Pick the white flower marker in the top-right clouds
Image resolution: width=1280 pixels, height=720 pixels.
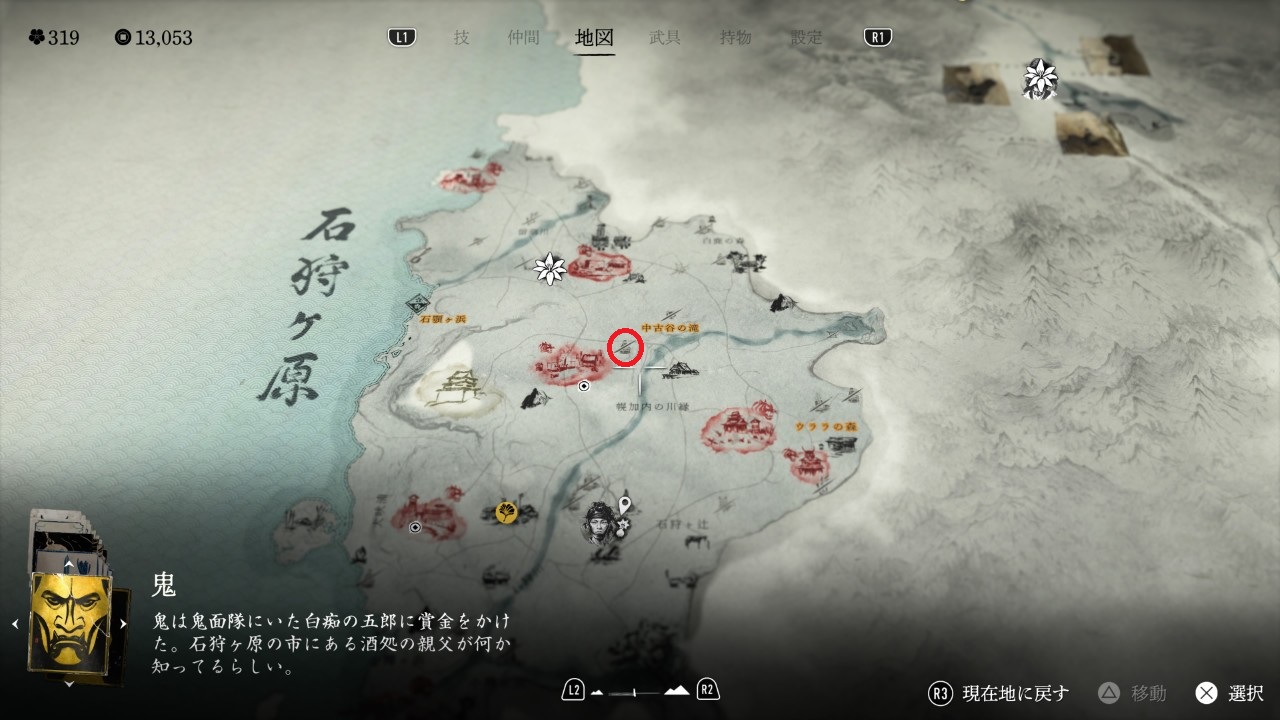pos(1040,78)
